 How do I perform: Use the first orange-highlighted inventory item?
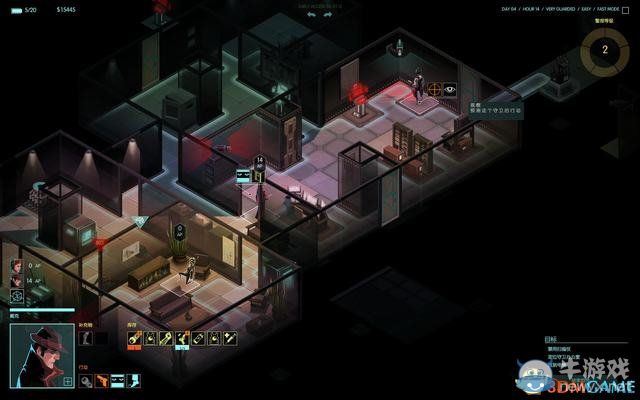[x=133, y=339]
